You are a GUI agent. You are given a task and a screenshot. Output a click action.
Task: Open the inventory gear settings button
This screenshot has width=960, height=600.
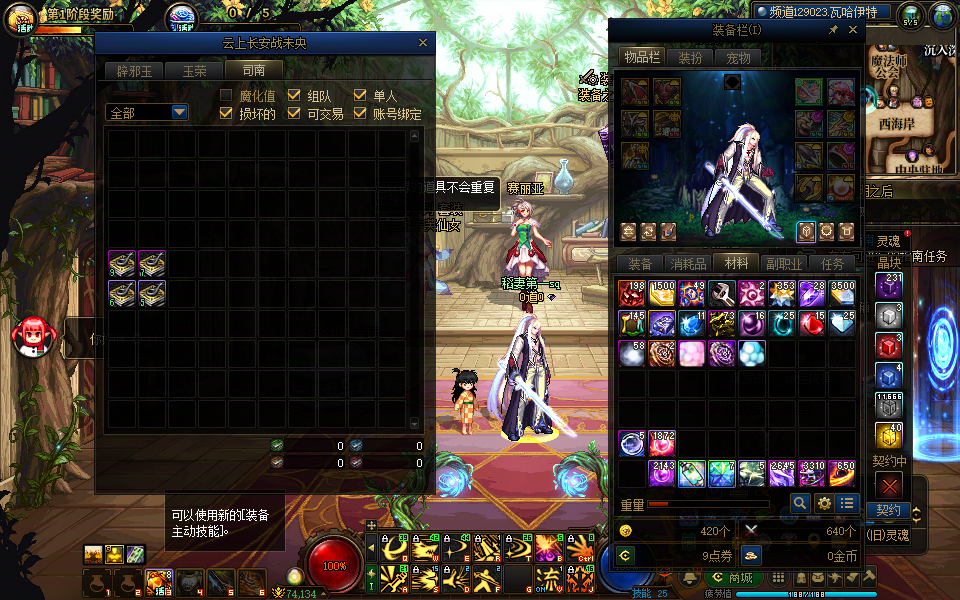coord(824,504)
